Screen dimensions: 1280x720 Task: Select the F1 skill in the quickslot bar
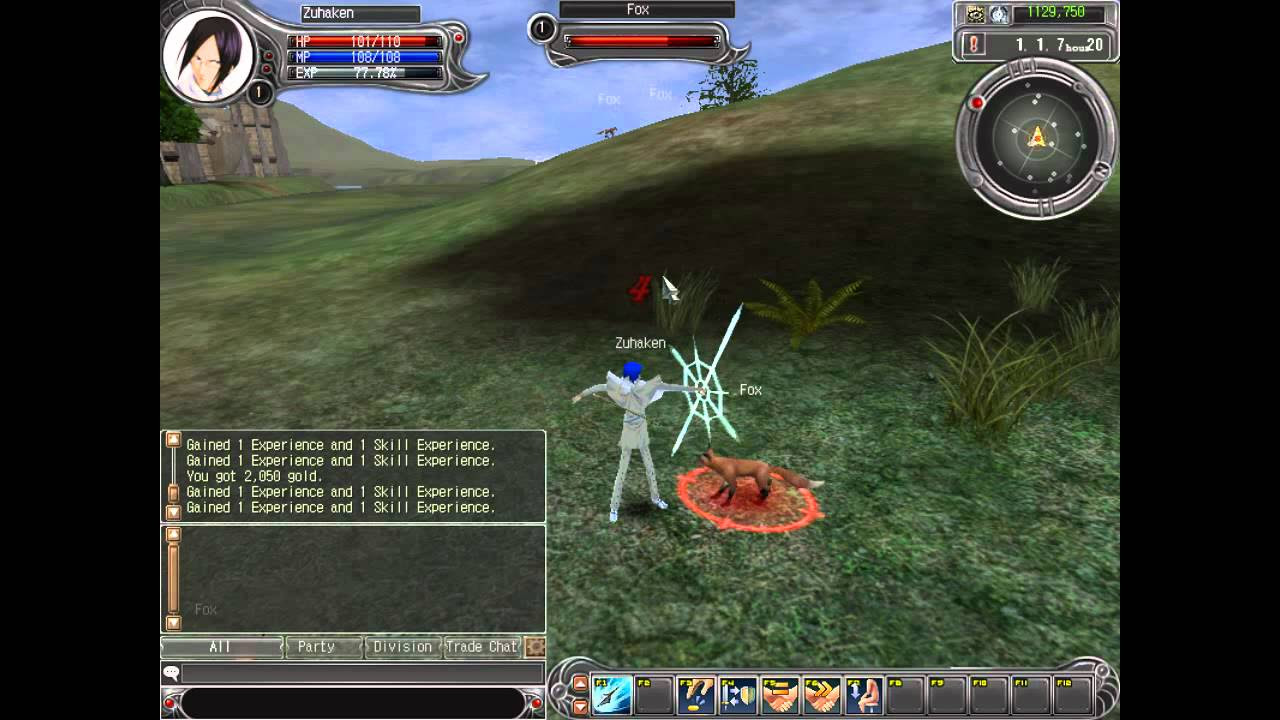[x=610, y=694]
